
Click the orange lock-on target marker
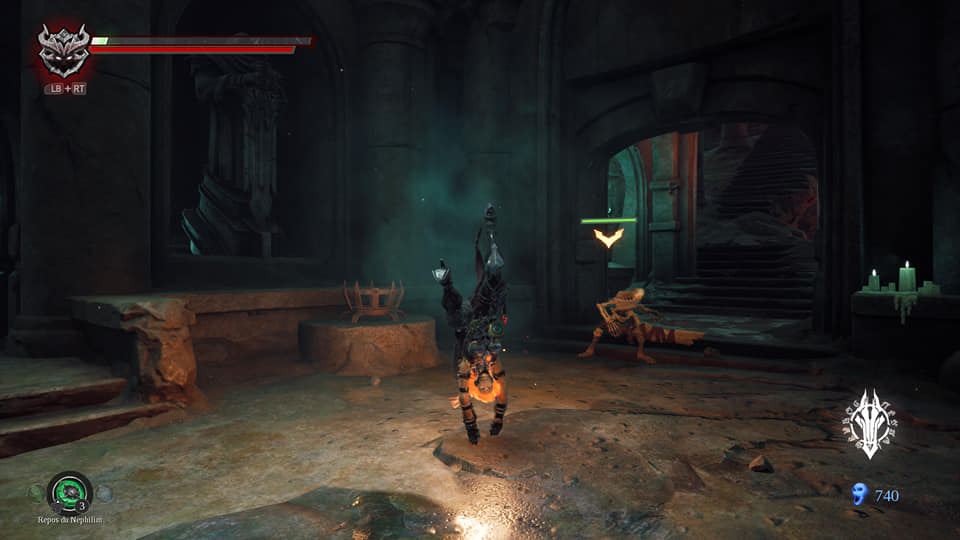click(608, 237)
